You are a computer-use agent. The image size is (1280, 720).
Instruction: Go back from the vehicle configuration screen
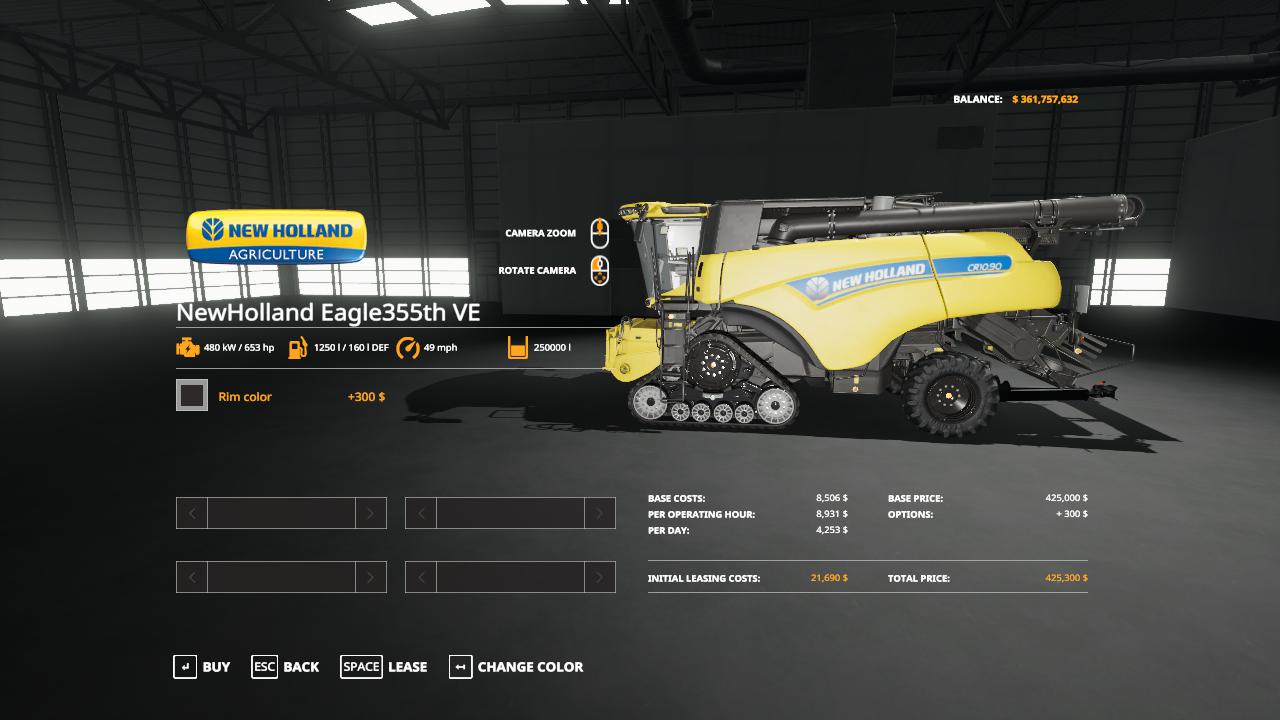pos(286,667)
